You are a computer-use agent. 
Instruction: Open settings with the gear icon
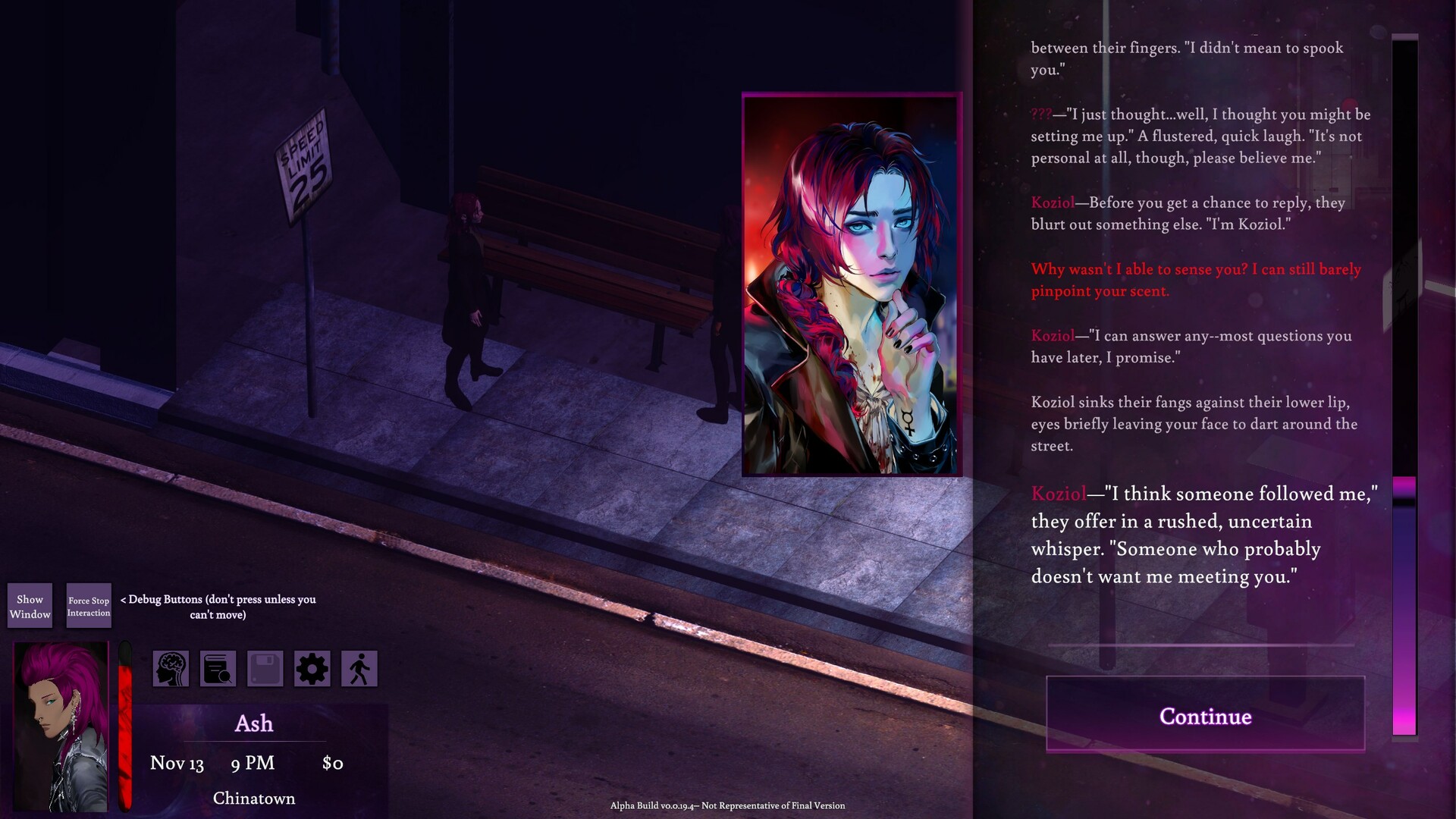(312, 668)
